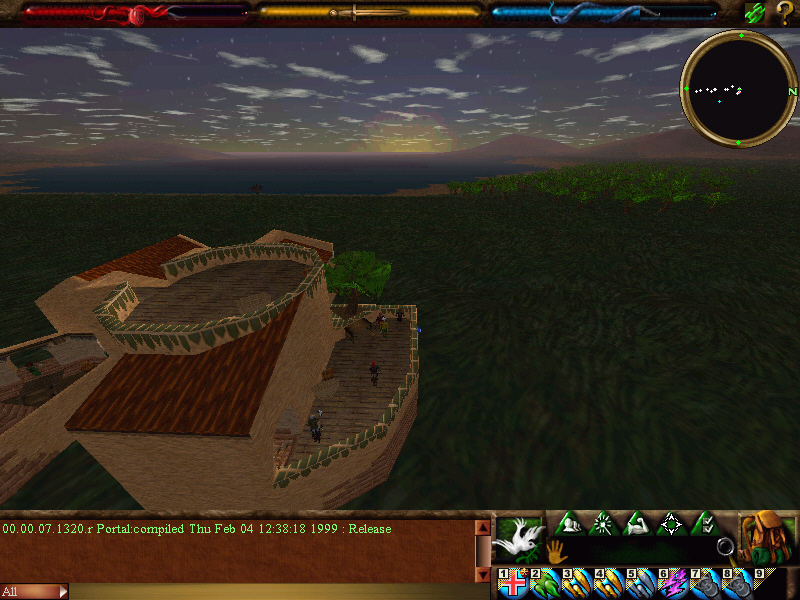Use the red cross item in slot 1
Viewport: 800px width, 600px height.
514,584
